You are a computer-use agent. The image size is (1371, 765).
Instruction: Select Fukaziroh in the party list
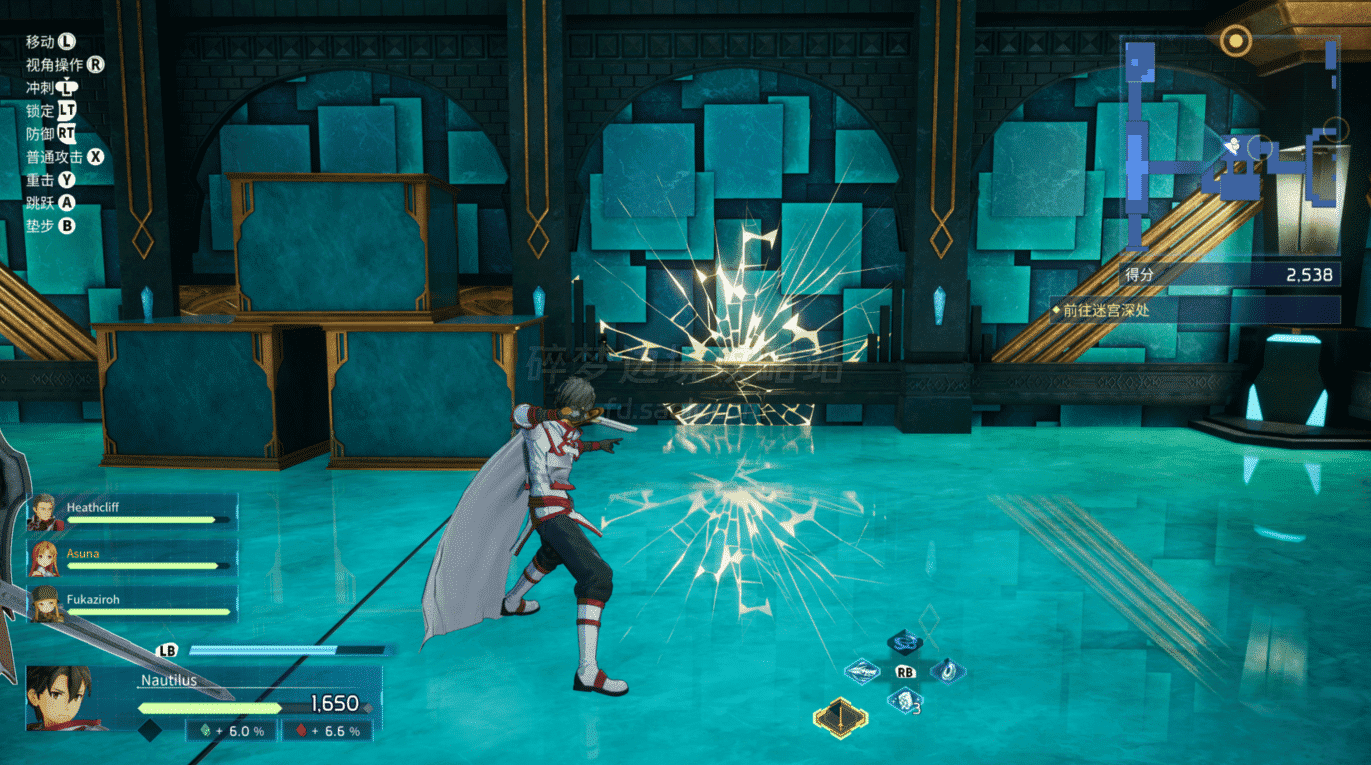(45, 604)
